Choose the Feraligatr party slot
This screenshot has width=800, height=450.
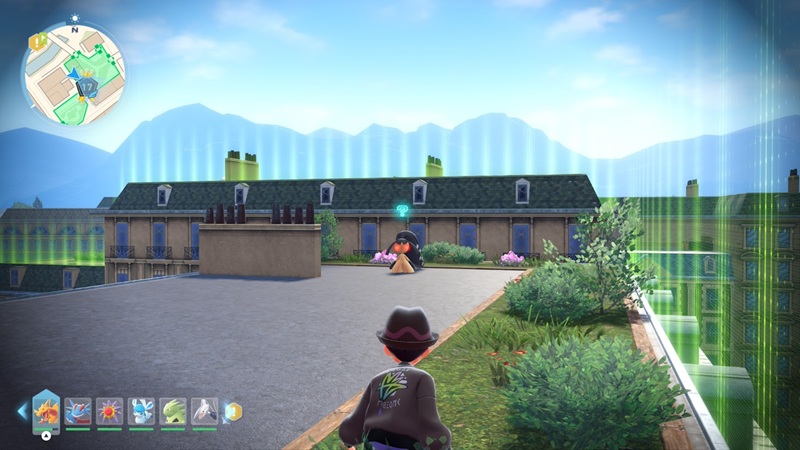click(78, 410)
